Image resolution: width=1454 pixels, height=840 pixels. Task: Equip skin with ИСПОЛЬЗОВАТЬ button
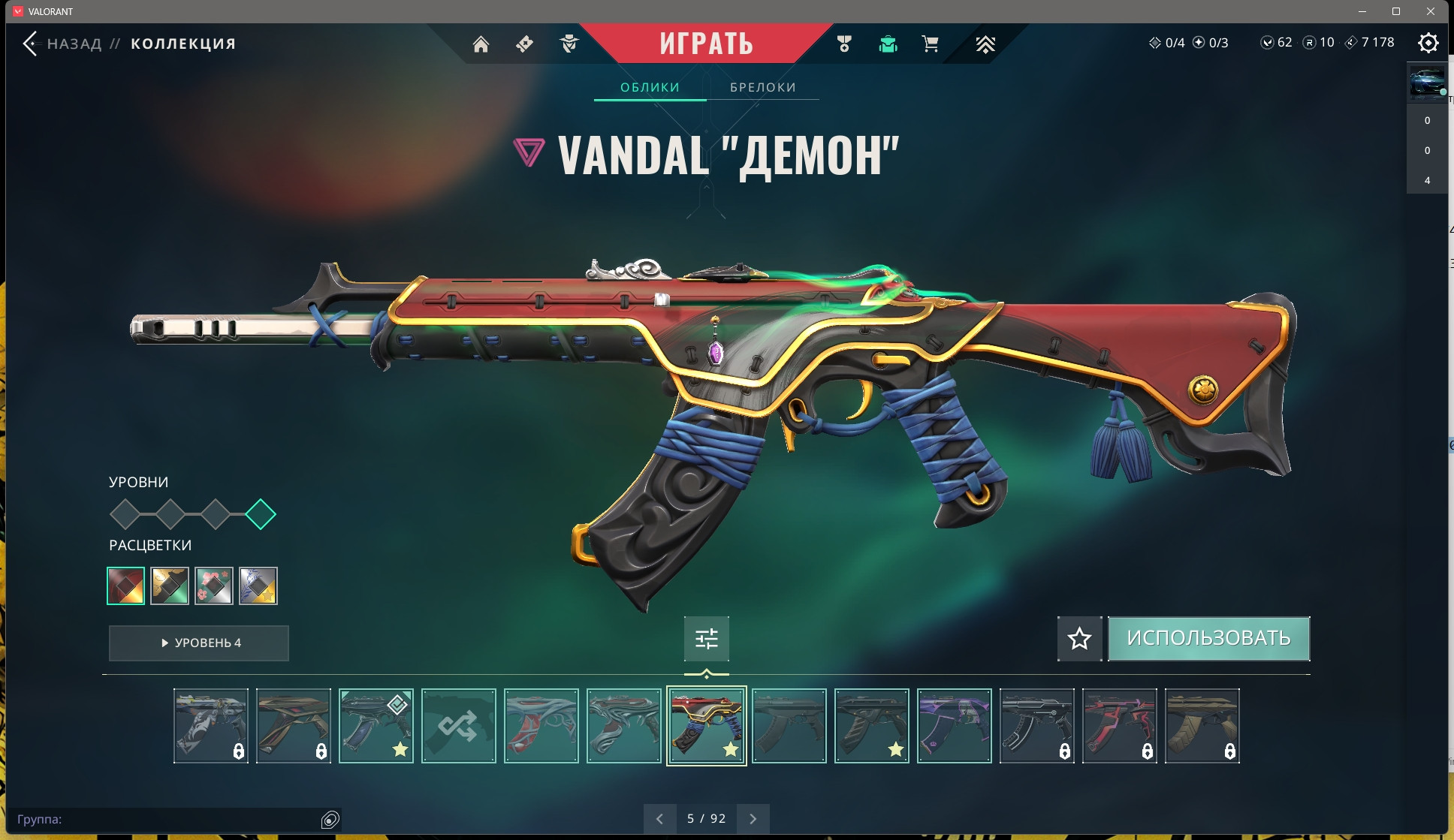[1208, 639]
